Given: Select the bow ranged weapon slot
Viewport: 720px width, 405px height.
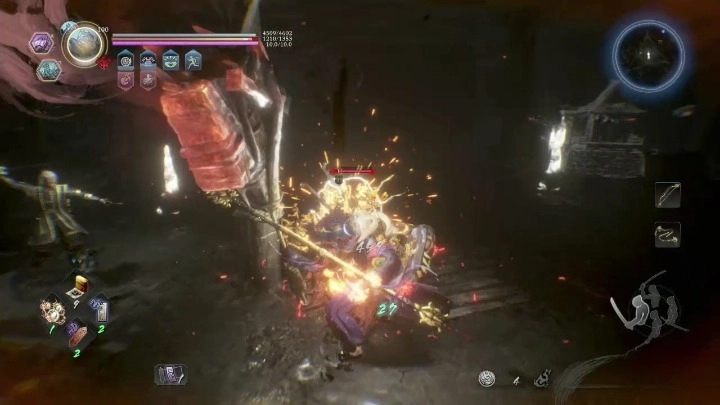Looking at the screenshot, I should click(667, 194).
